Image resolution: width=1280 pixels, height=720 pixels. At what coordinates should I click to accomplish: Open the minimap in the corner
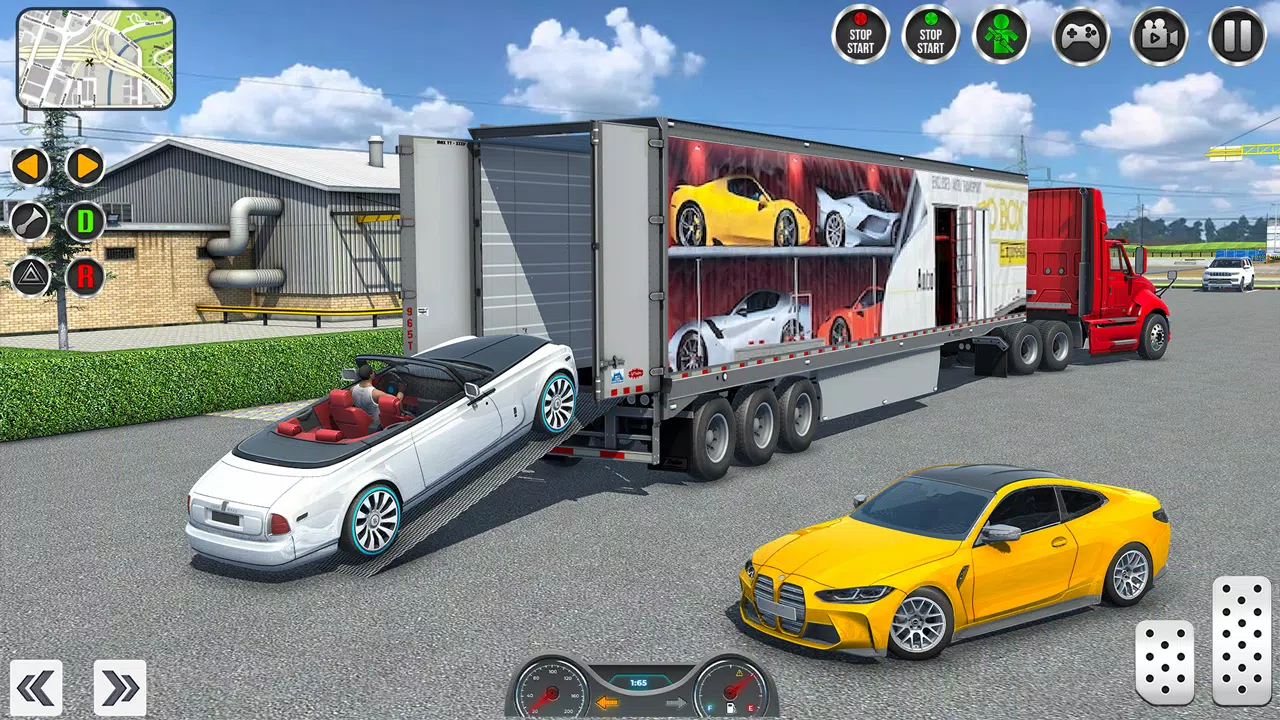(x=95, y=57)
